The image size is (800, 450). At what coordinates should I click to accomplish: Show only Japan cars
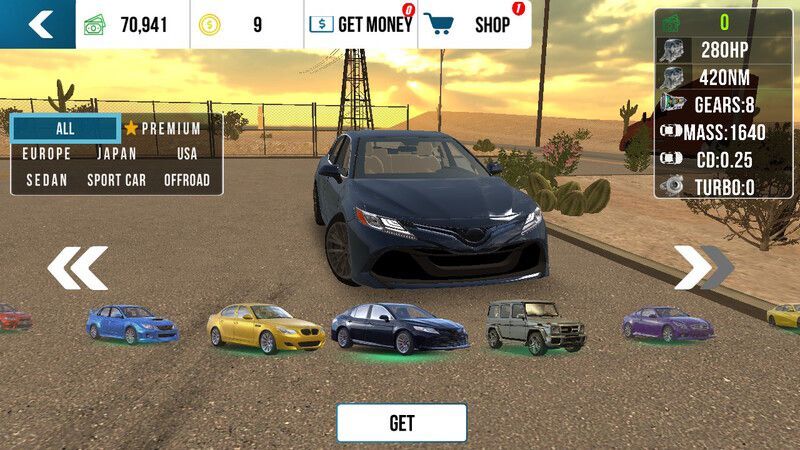(116, 154)
